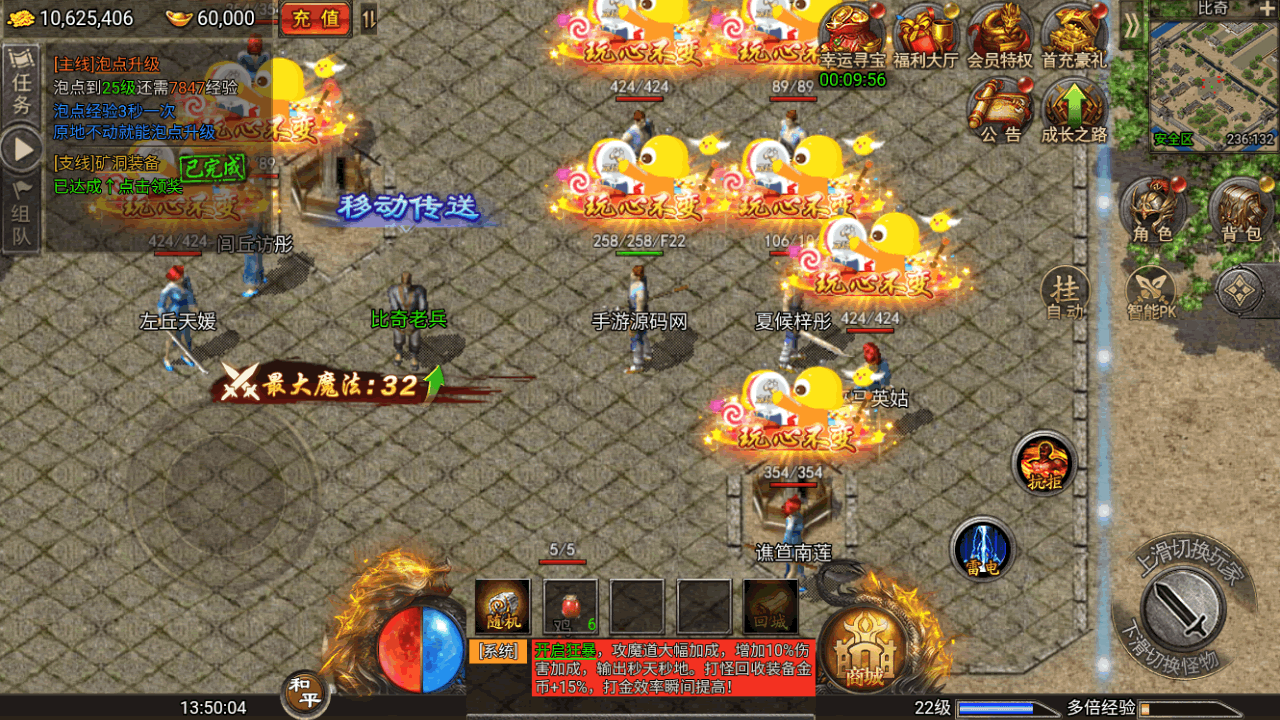Viewport: 1280px width, 720px height.
Task: Open the 首充豪礼 first recharge gift
Action: pos(1074,36)
